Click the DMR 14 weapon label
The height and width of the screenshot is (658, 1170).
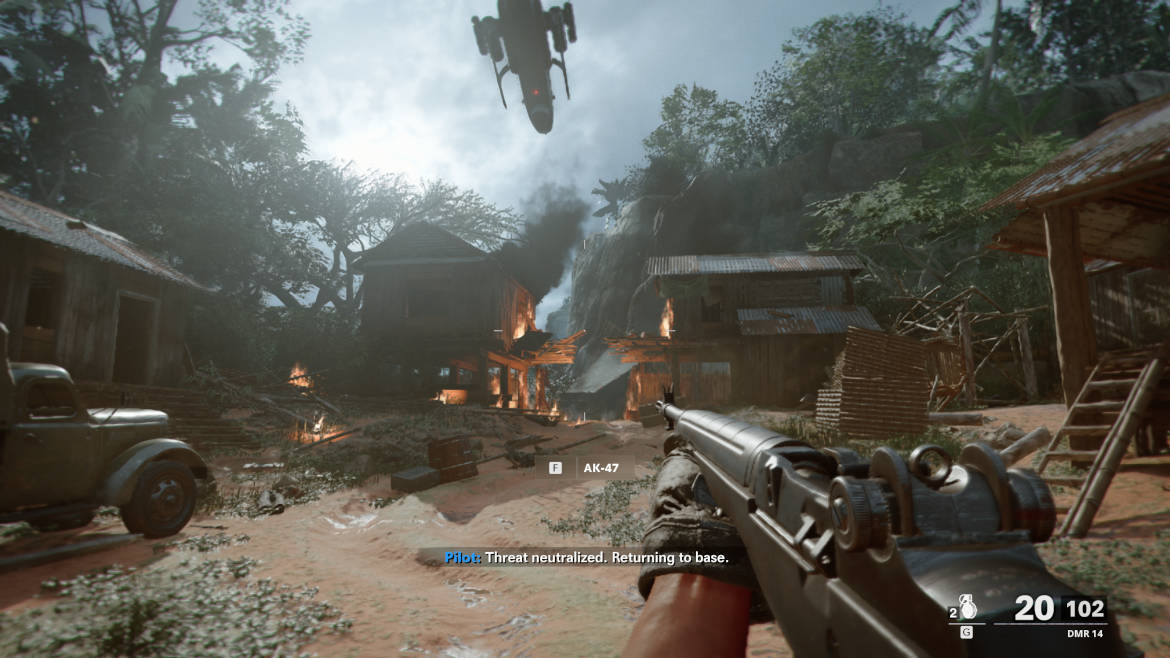click(x=1083, y=632)
